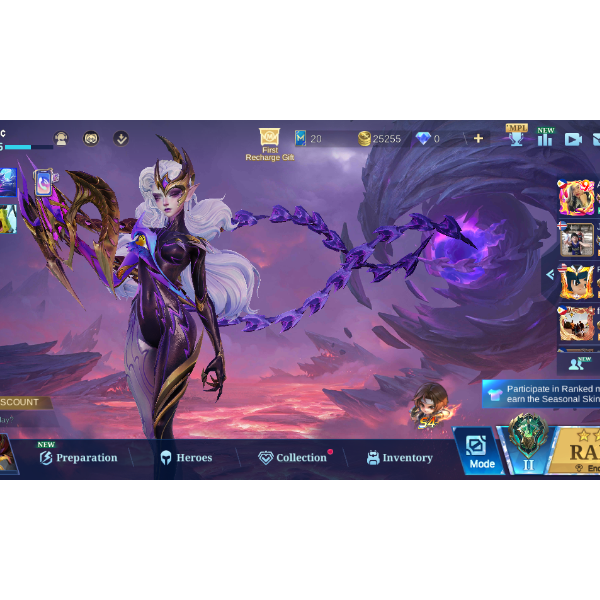Claim the First Recharge Gift
Viewport: 600px width, 600px height.
(269, 143)
